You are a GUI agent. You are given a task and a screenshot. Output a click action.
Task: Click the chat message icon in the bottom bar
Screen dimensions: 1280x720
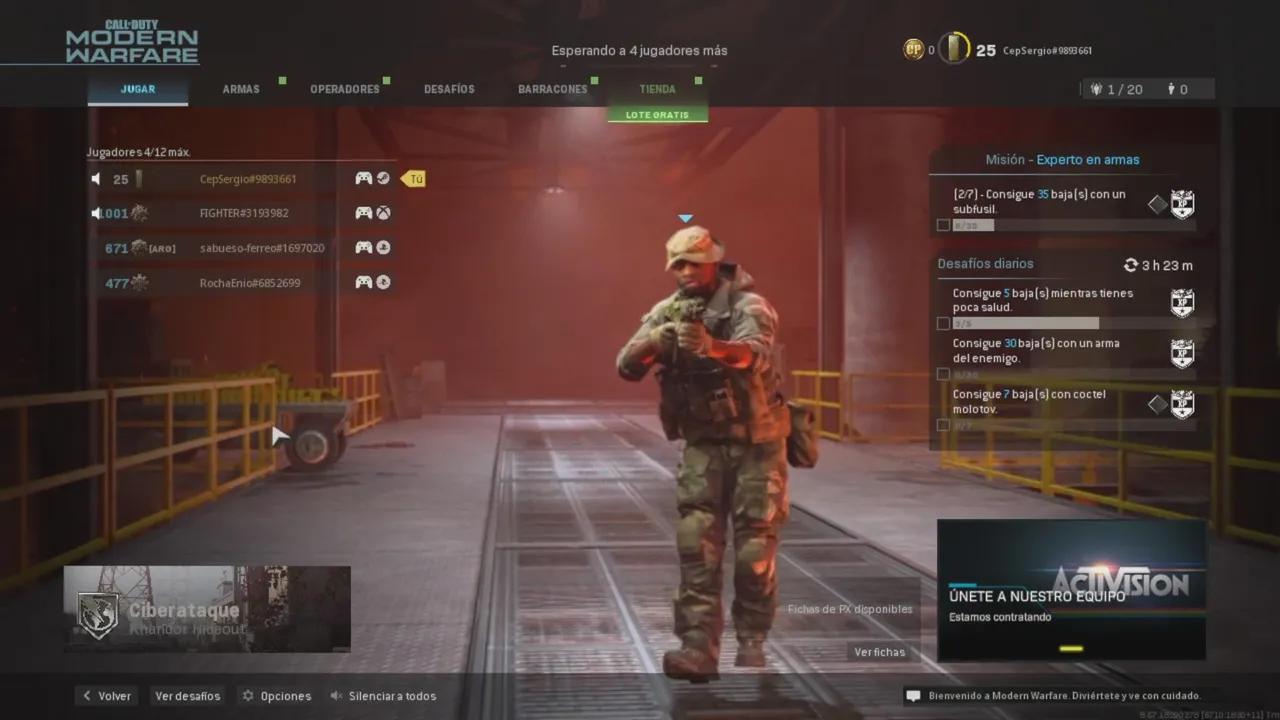[911, 695]
